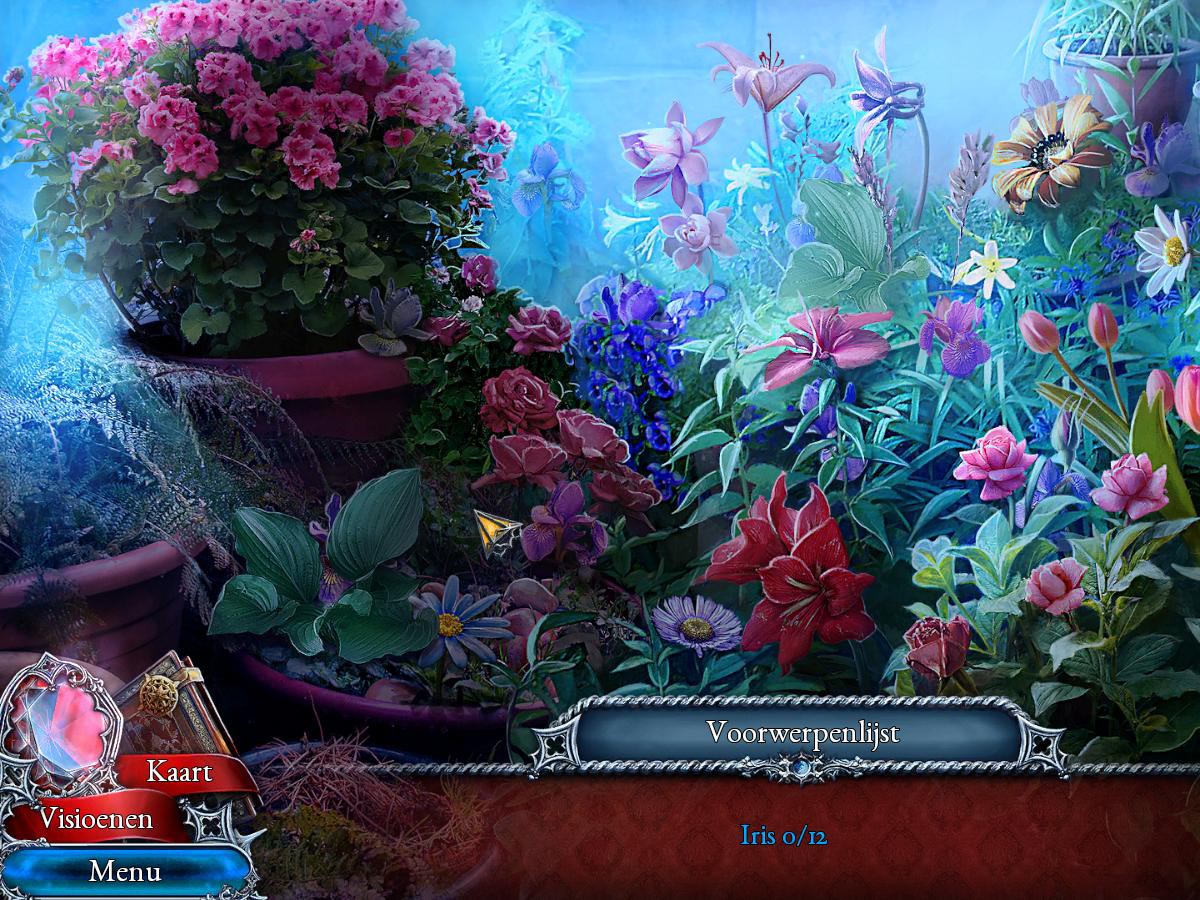
Task: Show the Visioenen panel
Action: tap(96, 819)
